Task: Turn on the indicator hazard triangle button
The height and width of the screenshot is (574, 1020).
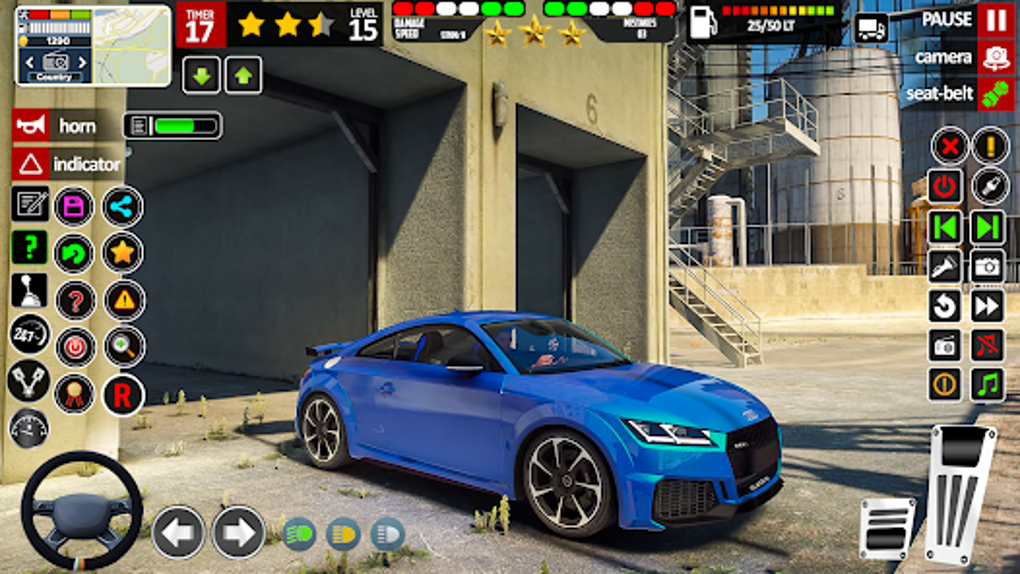Action: coord(31,164)
